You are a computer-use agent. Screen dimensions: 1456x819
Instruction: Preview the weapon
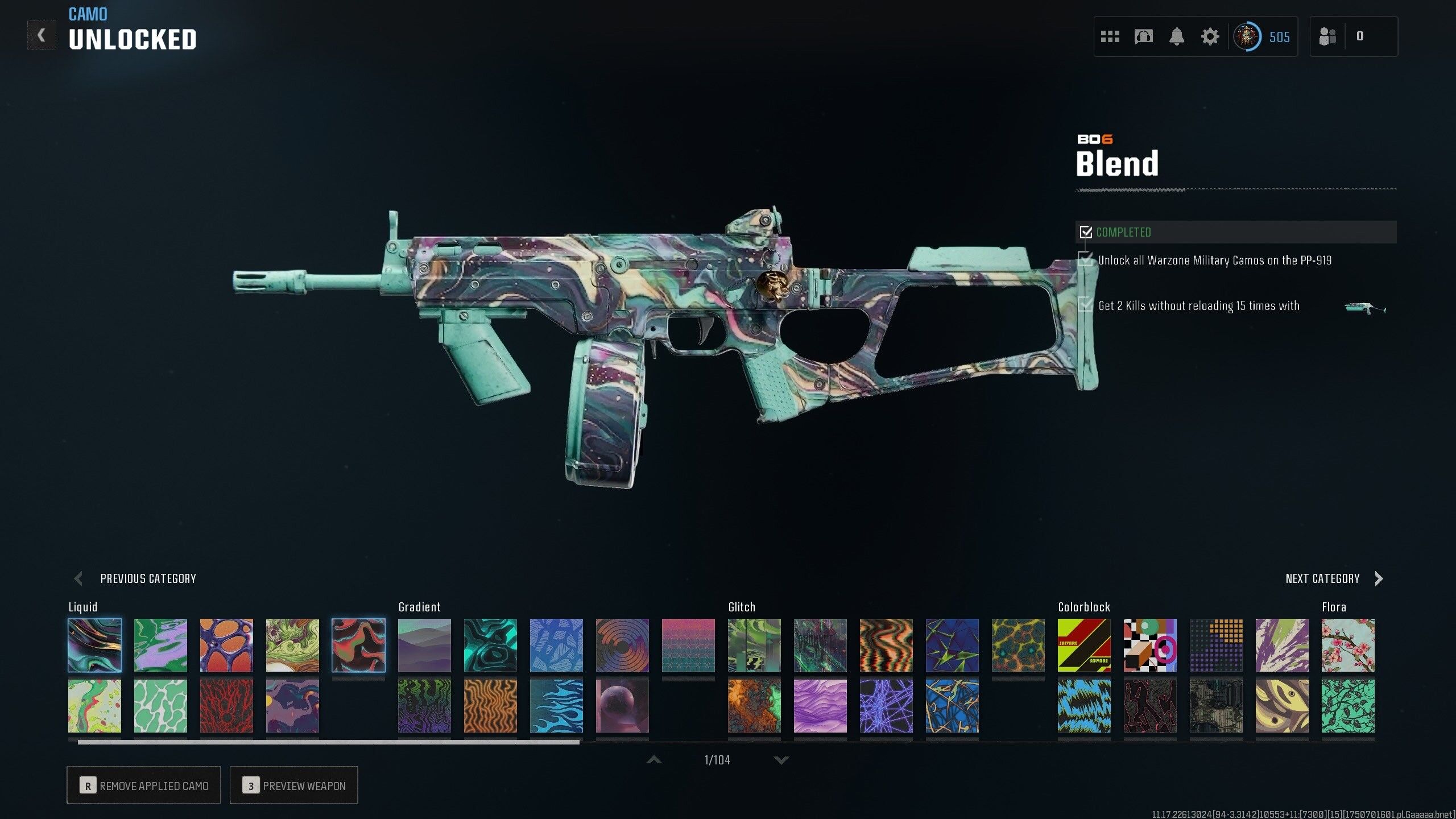tap(293, 785)
